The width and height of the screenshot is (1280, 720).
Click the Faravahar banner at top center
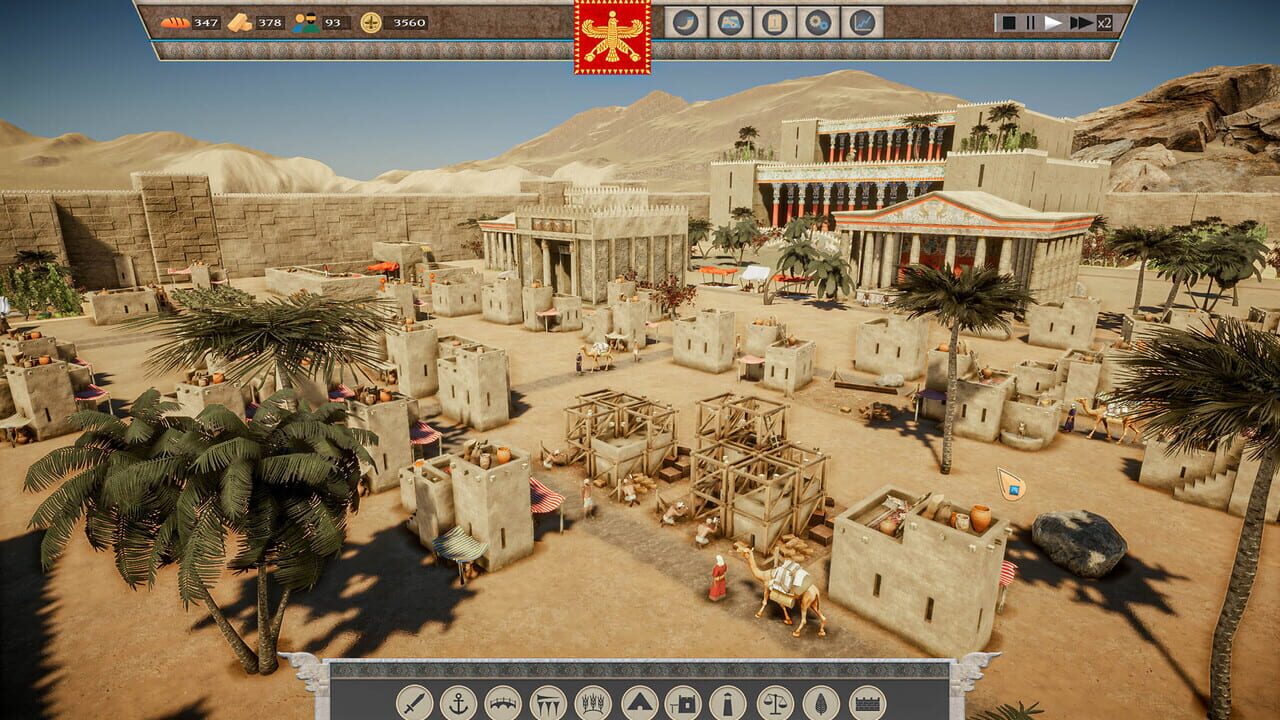point(612,38)
